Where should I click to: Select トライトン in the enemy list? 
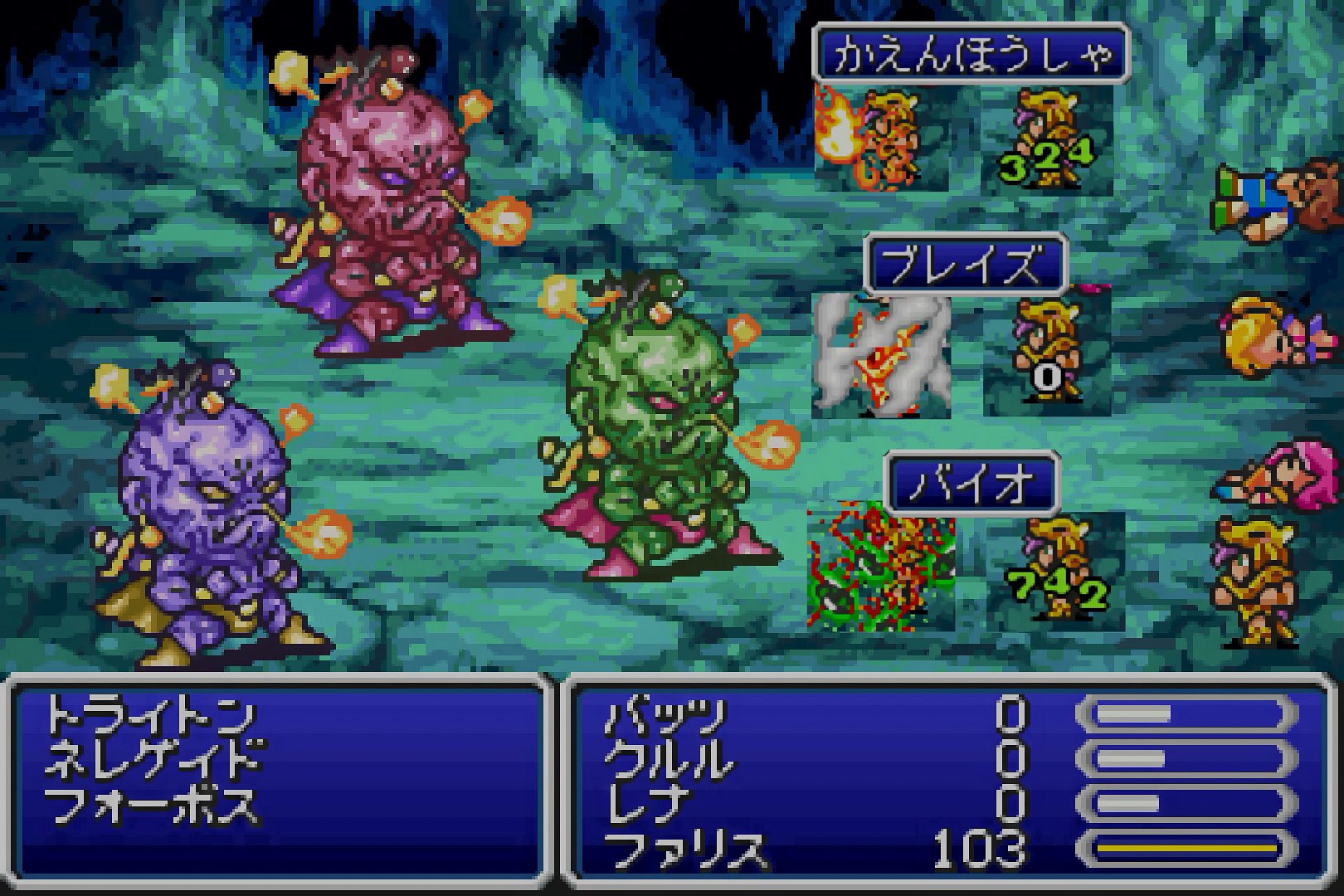(x=149, y=715)
